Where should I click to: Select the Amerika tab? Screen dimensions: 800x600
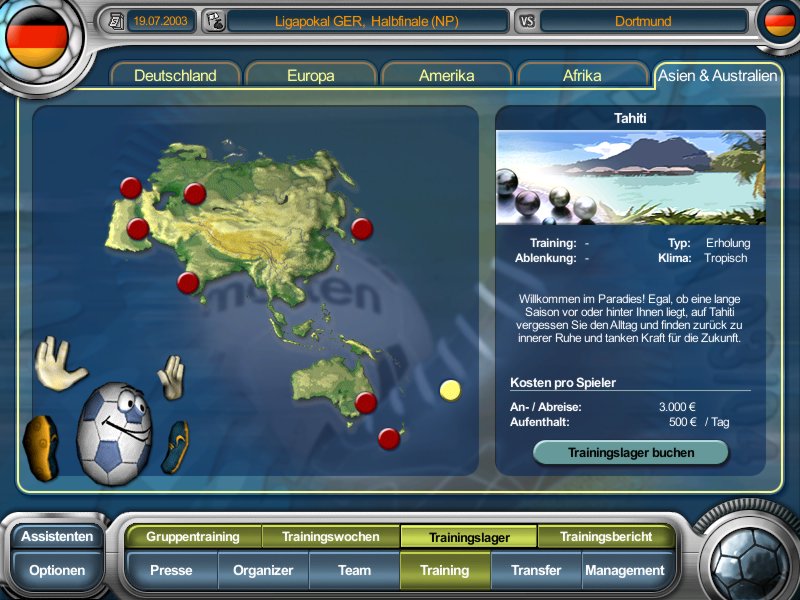tap(447, 76)
